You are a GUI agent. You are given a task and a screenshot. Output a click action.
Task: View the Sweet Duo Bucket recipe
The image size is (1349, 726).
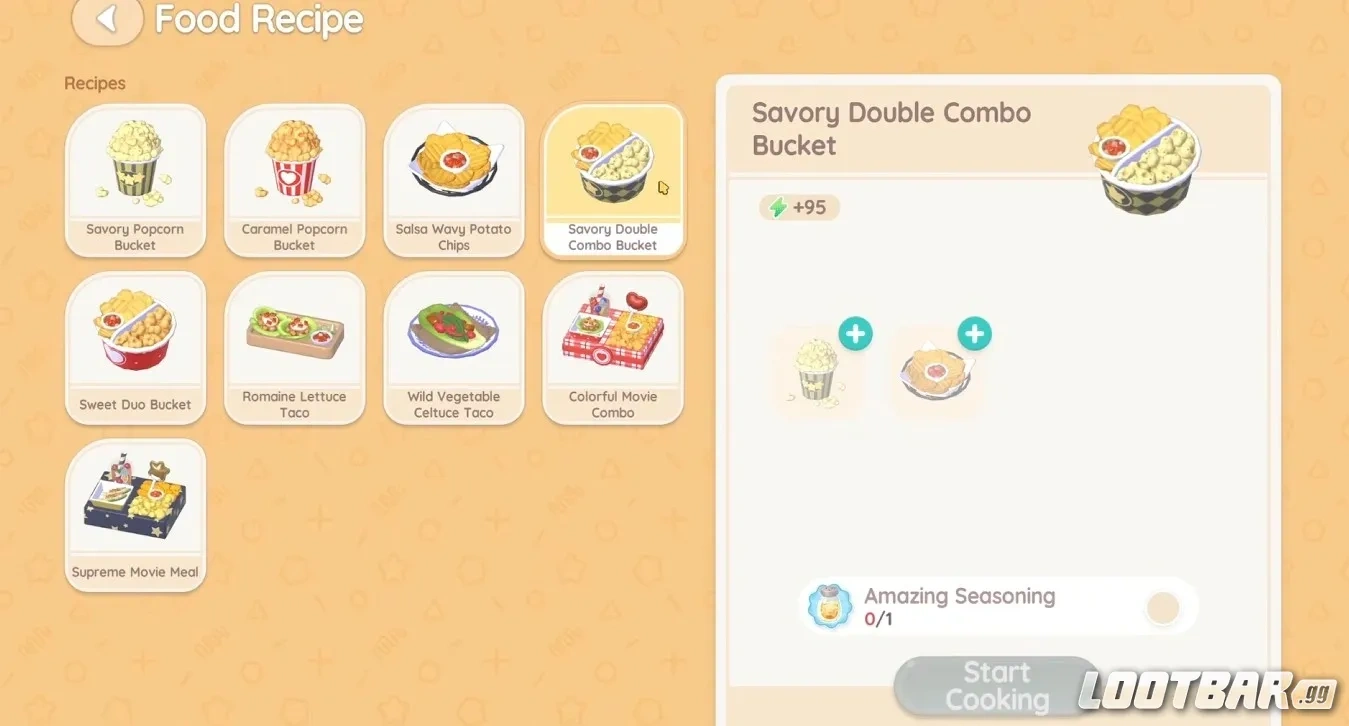point(135,347)
